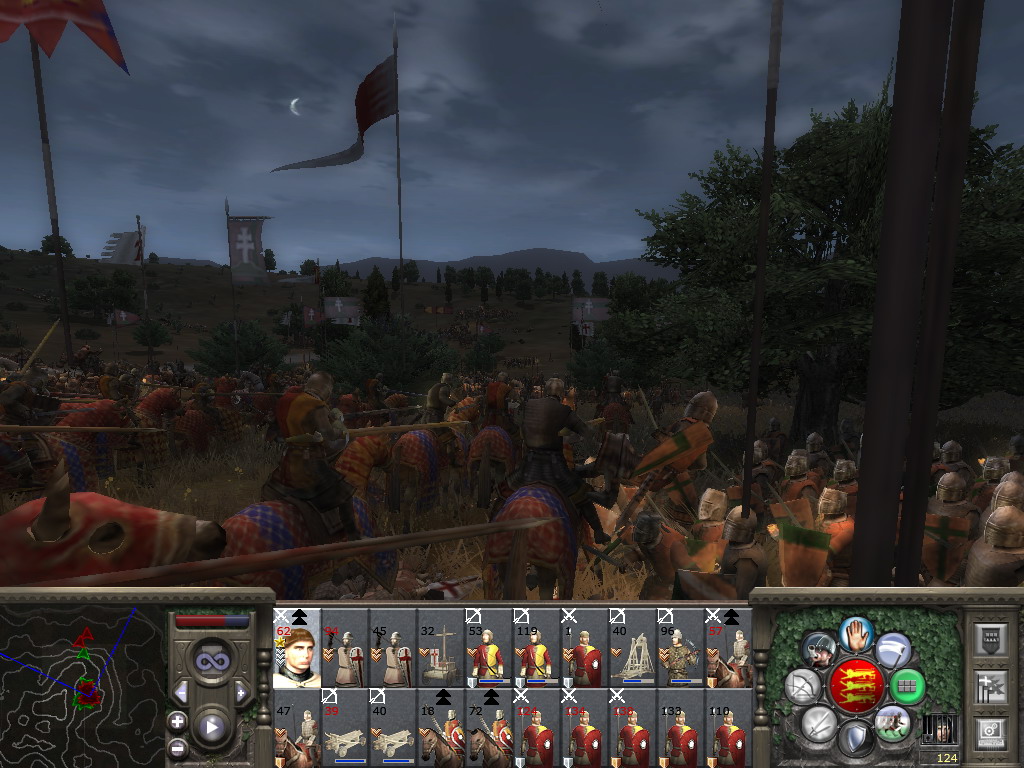Decrease battle speed with the minus arrow

coord(181,692)
